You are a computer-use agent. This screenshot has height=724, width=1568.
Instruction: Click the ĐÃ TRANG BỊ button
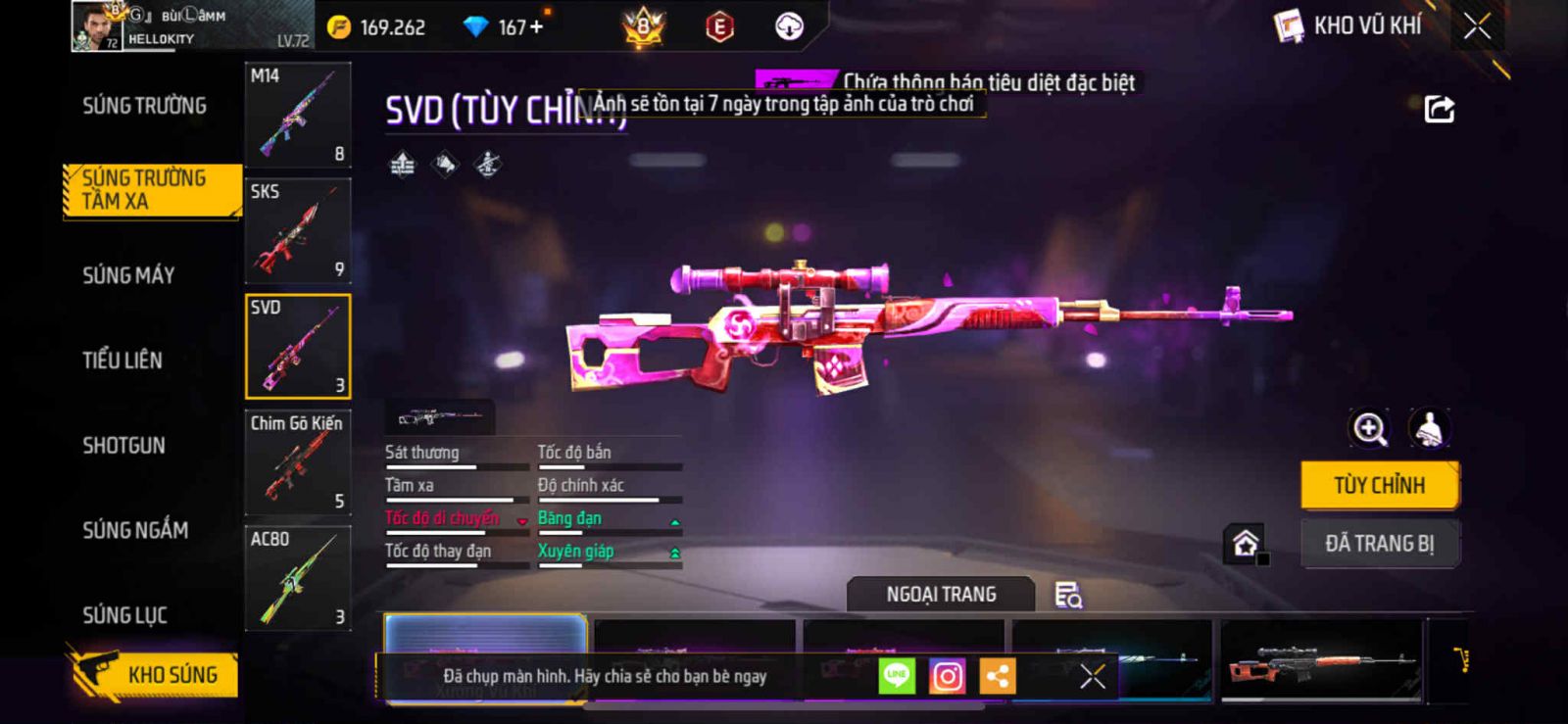[x=1379, y=544]
